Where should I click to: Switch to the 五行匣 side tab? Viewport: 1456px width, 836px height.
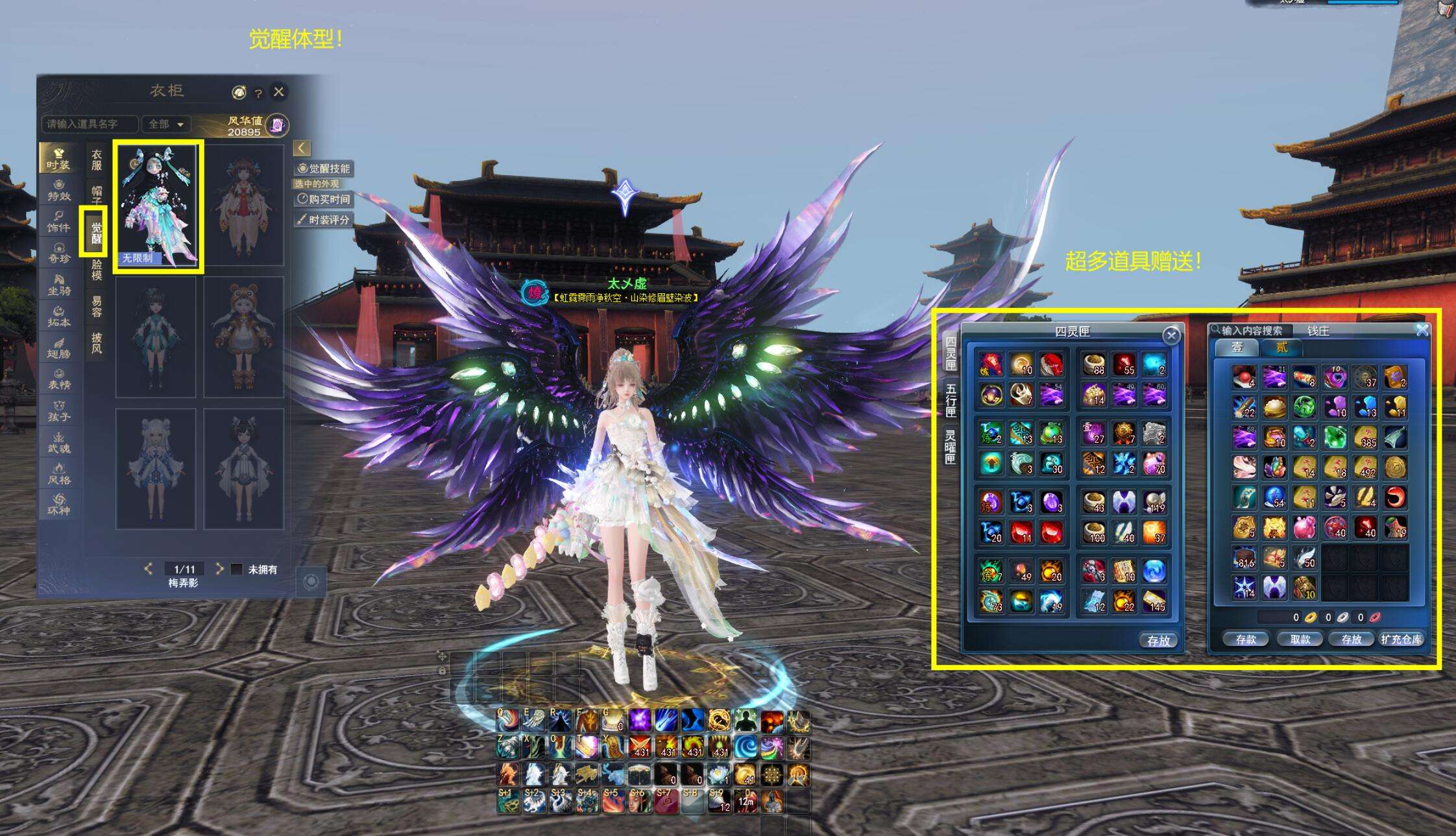951,400
